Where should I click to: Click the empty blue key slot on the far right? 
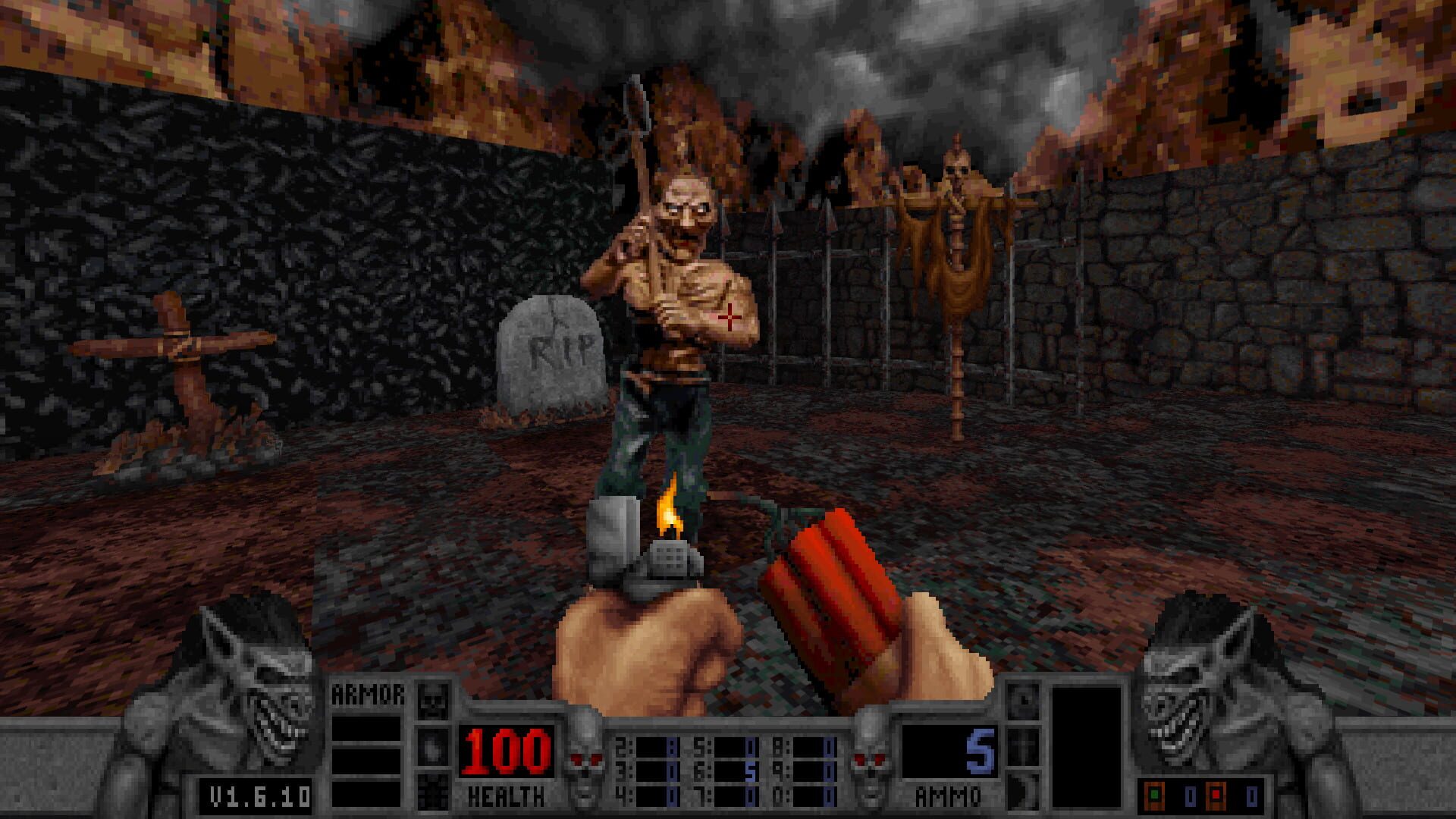1252,795
